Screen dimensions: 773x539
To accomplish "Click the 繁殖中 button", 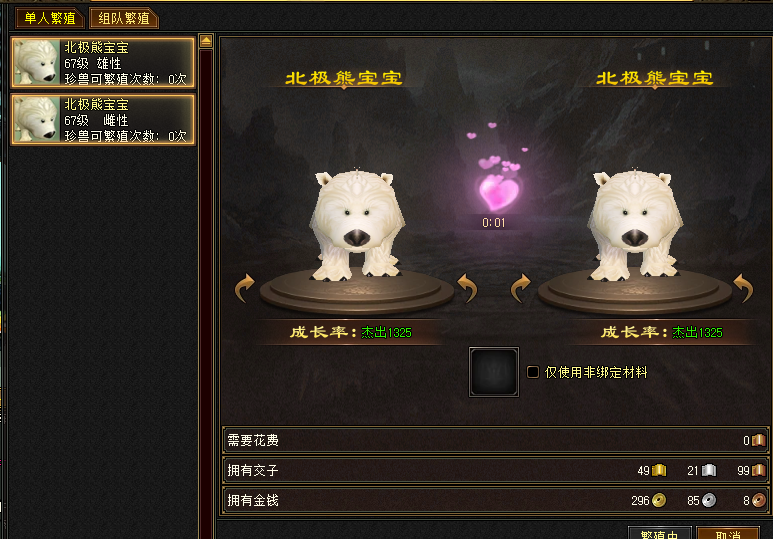I will tap(658, 533).
